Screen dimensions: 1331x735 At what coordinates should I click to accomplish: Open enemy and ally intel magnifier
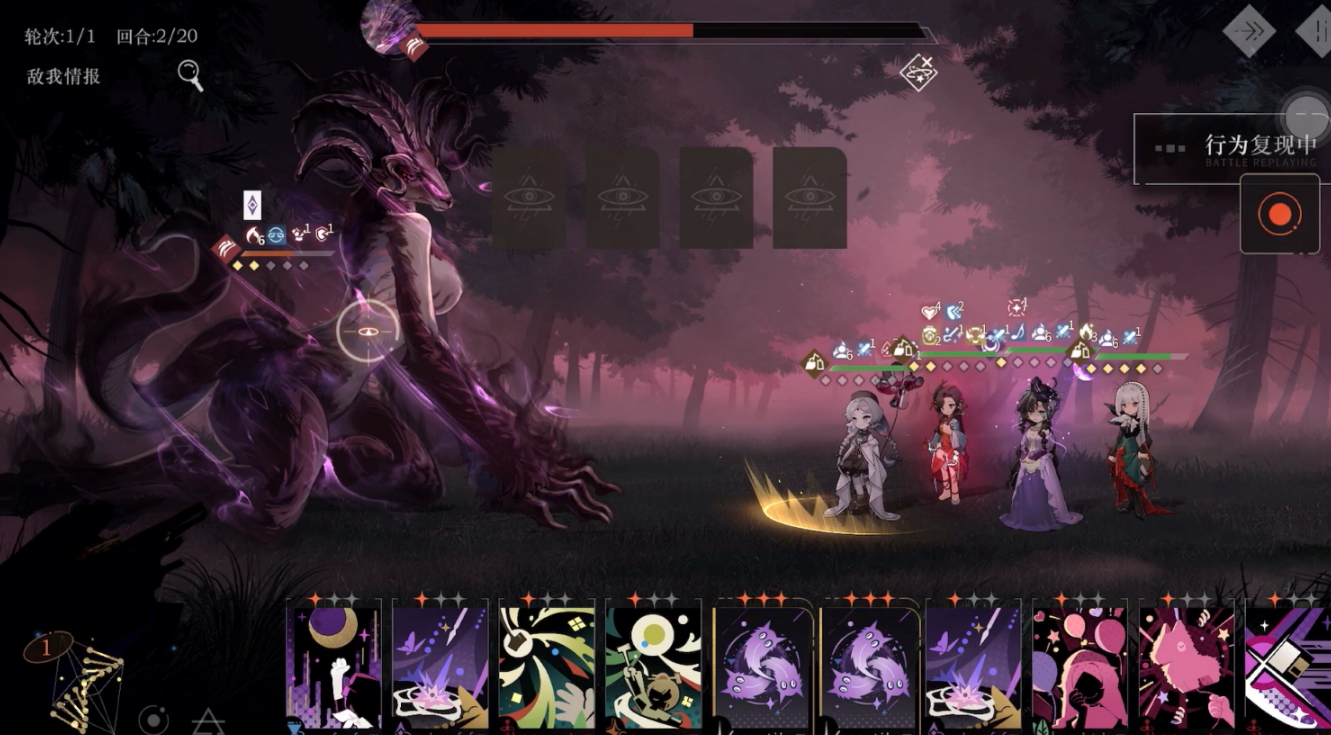click(190, 75)
